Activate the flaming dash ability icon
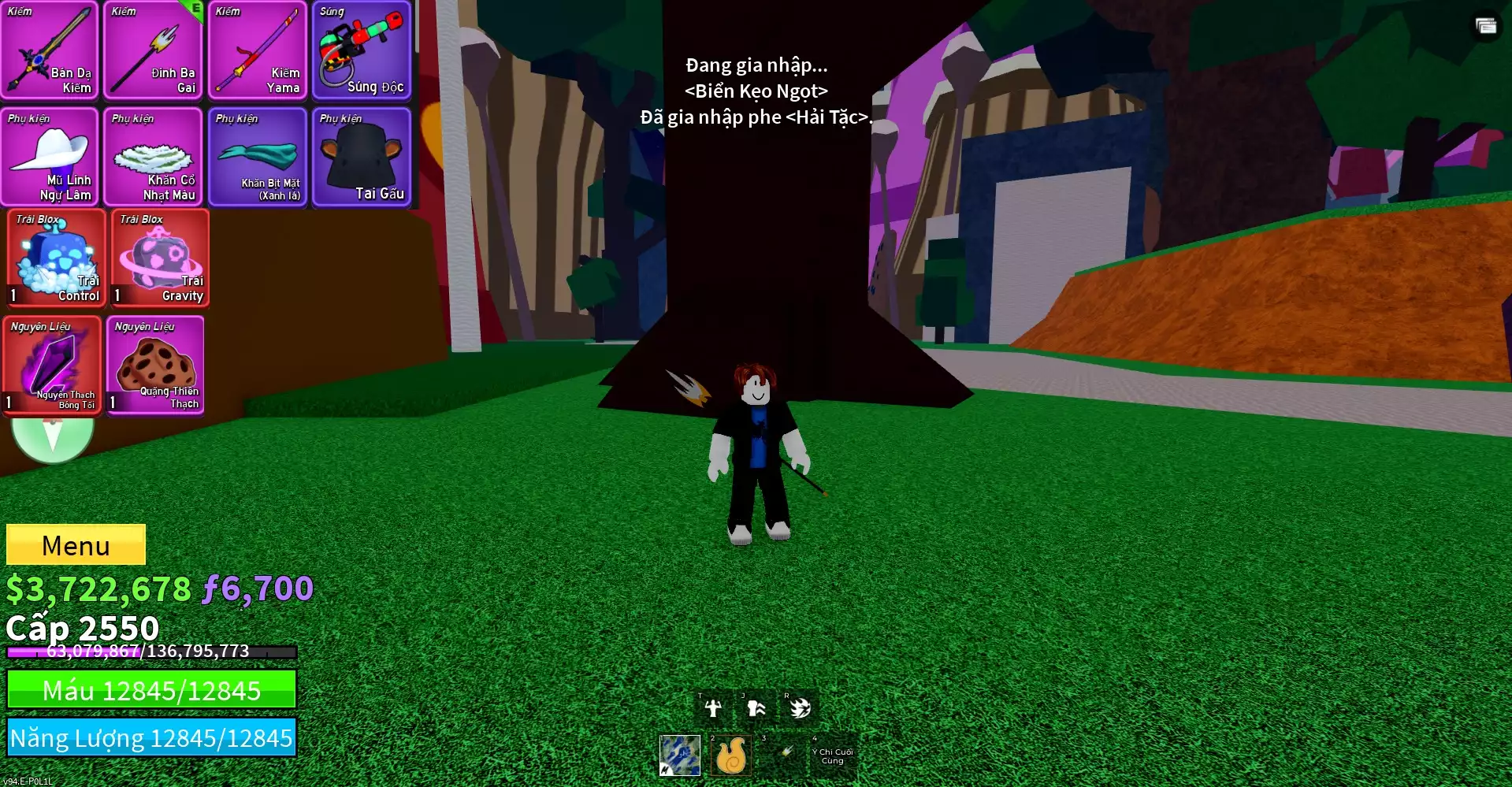 [800, 708]
